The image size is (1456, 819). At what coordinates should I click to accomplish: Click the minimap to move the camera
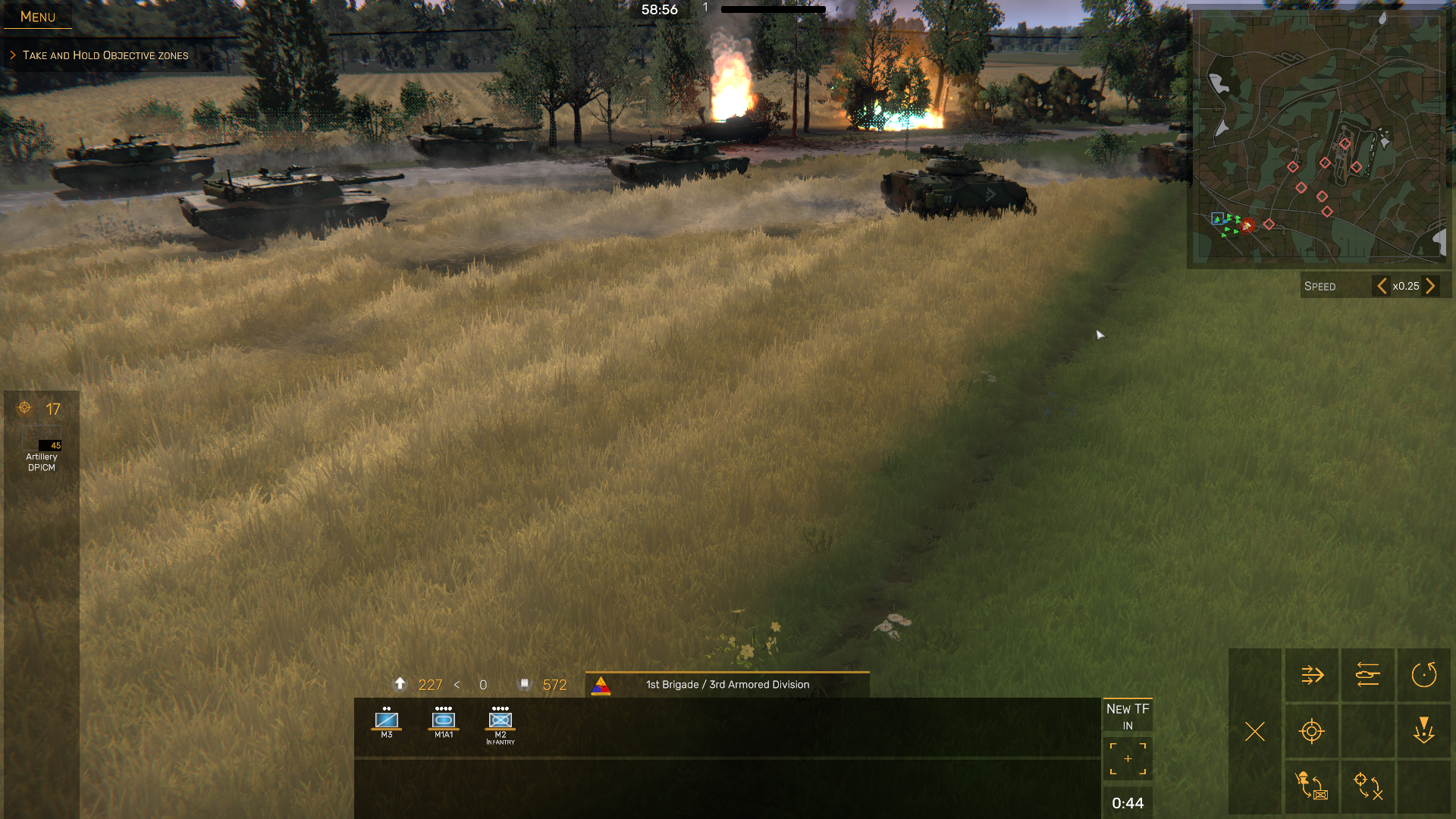pyautogui.click(x=1319, y=136)
